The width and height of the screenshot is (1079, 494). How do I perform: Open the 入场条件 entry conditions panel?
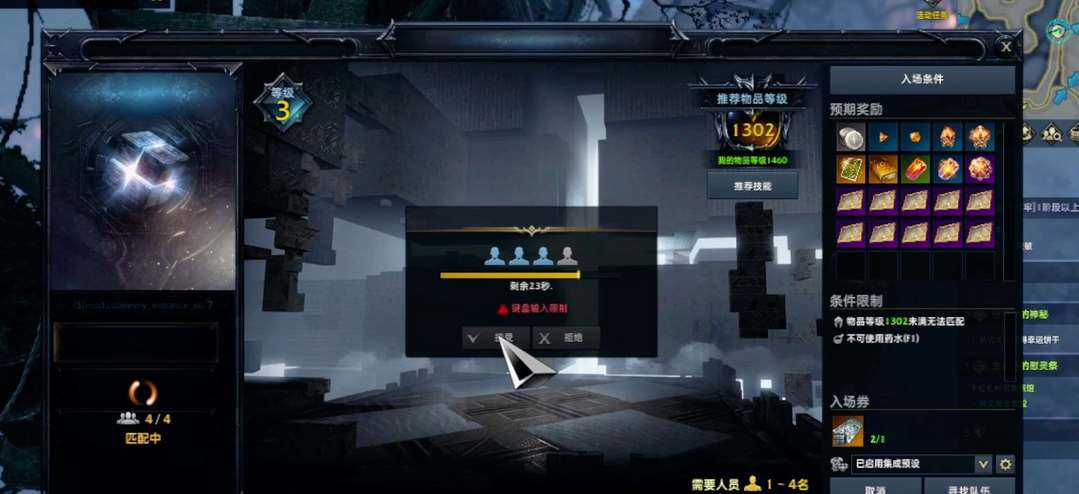point(922,79)
